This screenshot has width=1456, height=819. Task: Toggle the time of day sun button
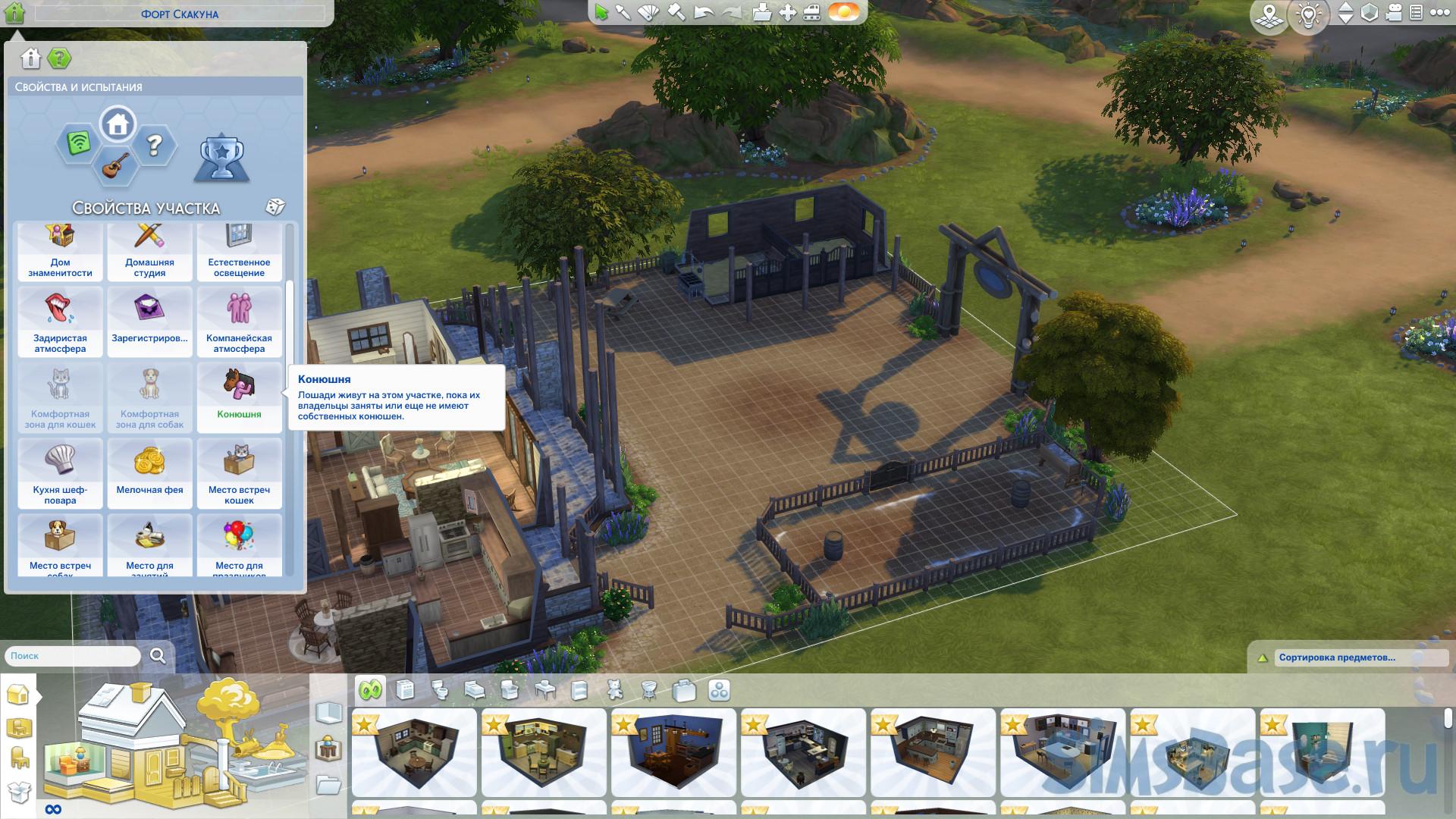[x=843, y=13]
